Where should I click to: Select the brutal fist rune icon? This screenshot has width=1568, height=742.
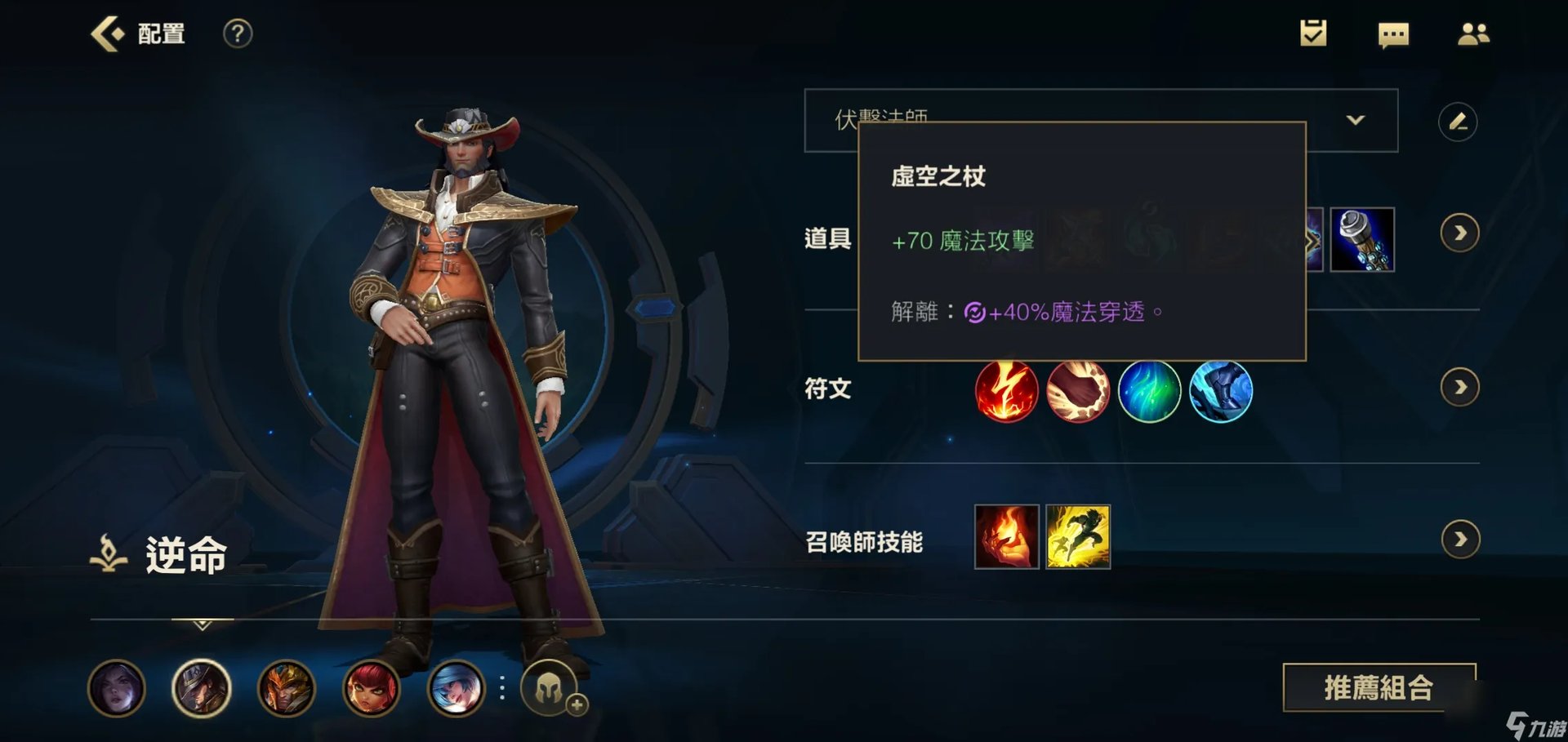(x=1078, y=390)
